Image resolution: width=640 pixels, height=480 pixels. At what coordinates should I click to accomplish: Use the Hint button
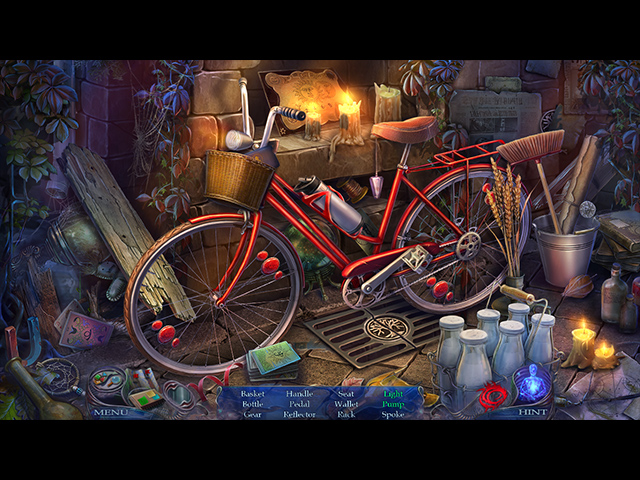pyautogui.click(x=533, y=411)
